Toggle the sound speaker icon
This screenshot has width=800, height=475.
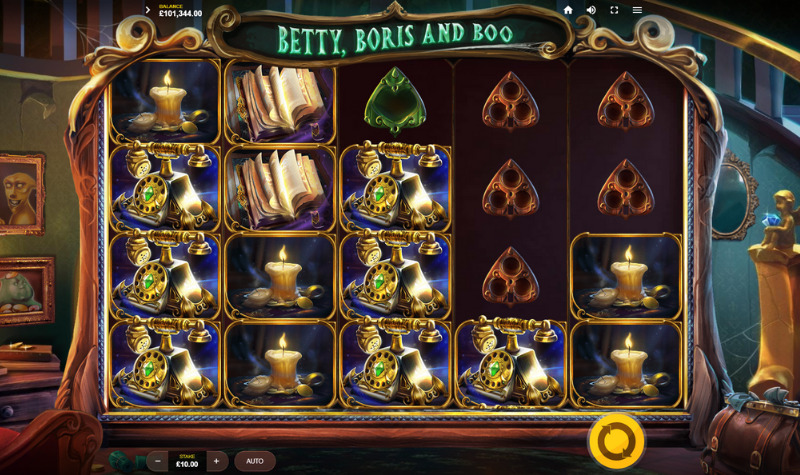pyautogui.click(x=591, y=10)
